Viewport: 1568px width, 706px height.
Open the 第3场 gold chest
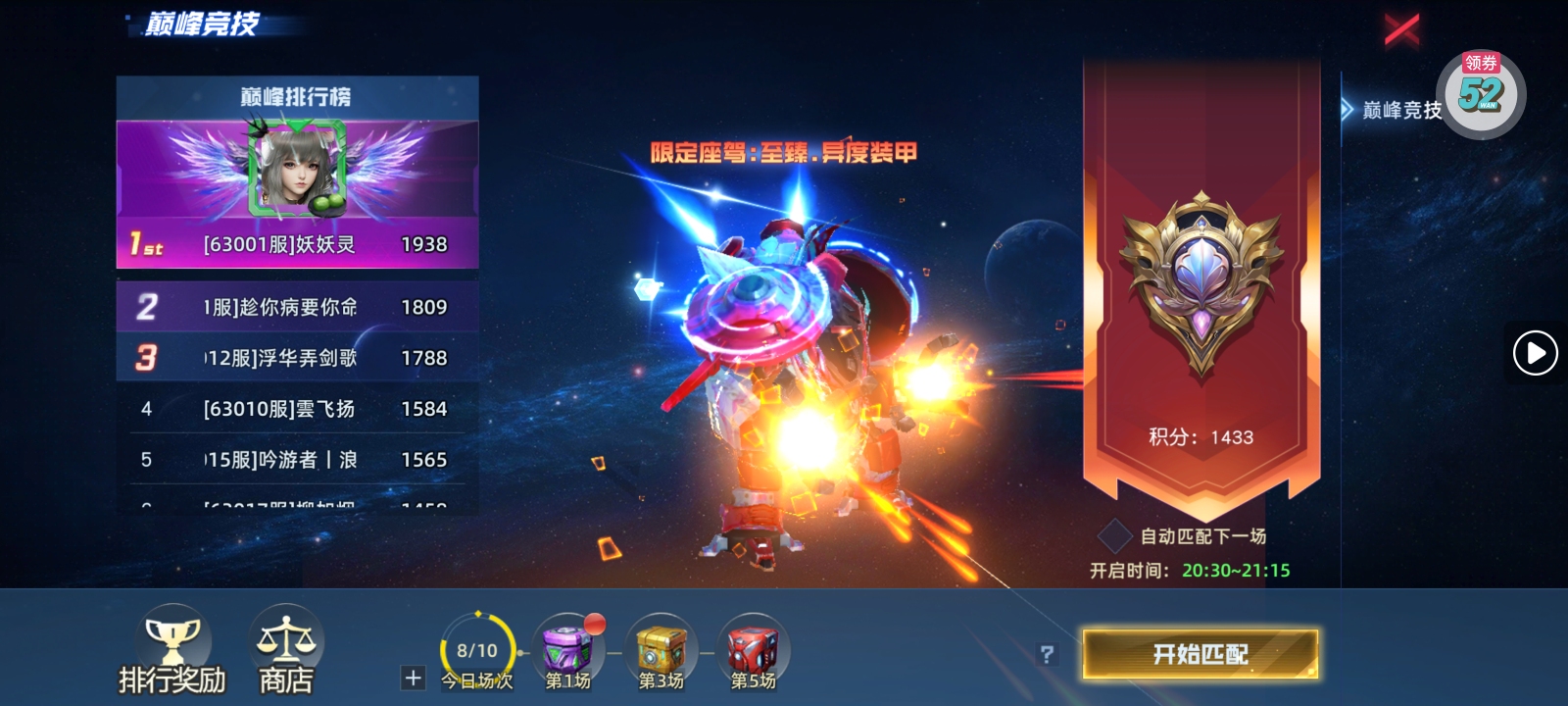coord(660,647)
